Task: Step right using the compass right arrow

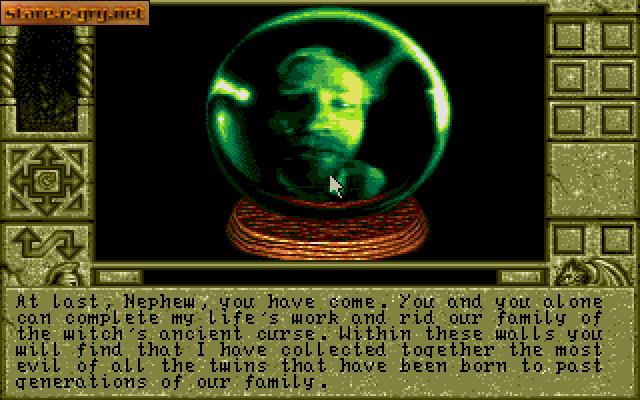Action: tap(72, 181)
